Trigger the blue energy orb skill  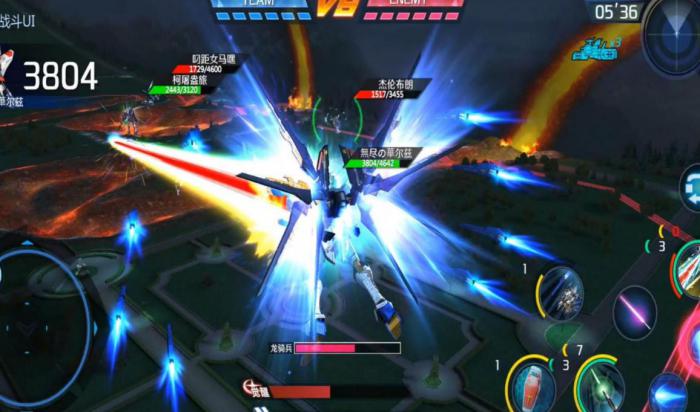tap(668, 393)
